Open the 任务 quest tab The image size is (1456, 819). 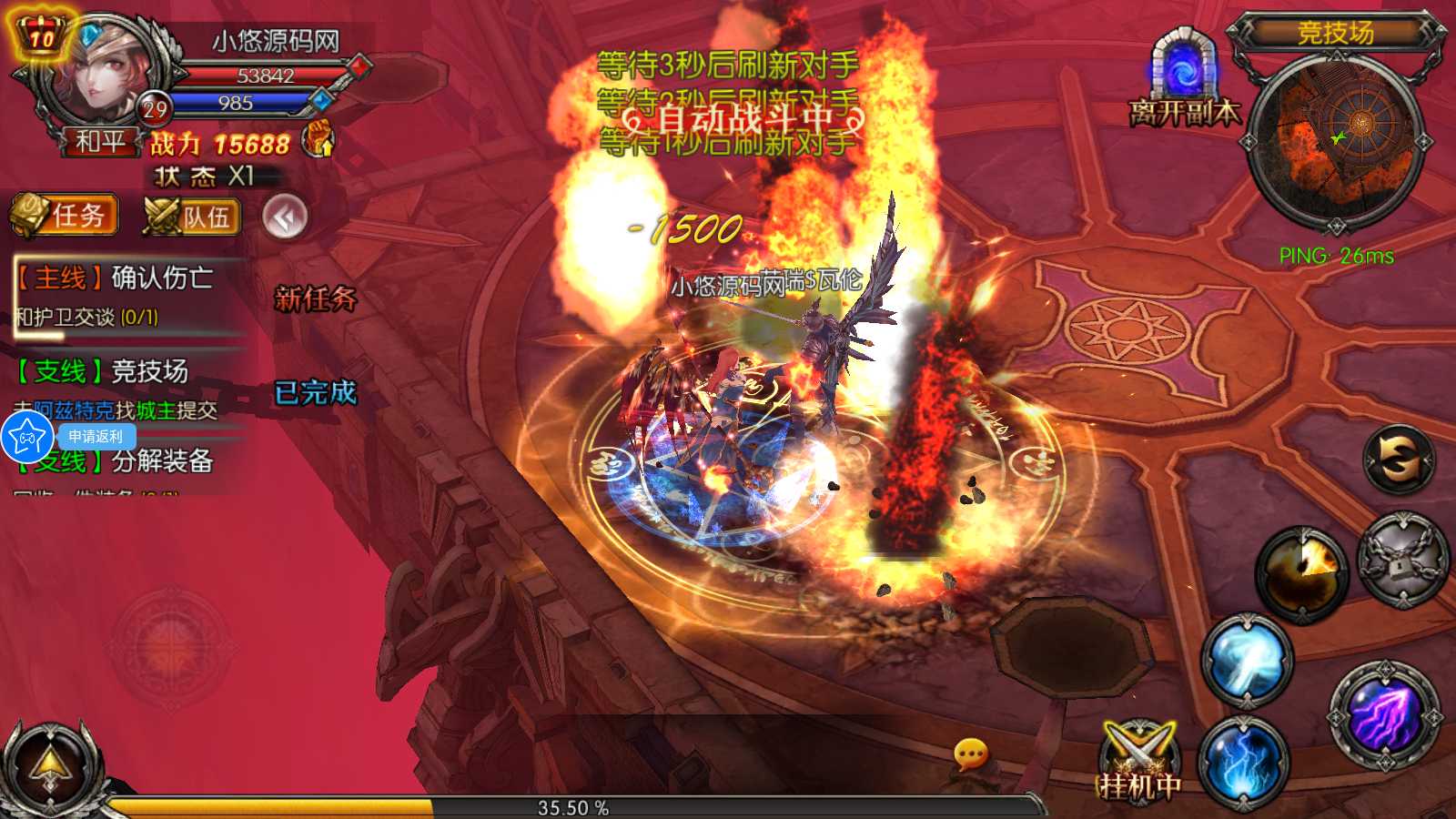click(x=65, y=216)
